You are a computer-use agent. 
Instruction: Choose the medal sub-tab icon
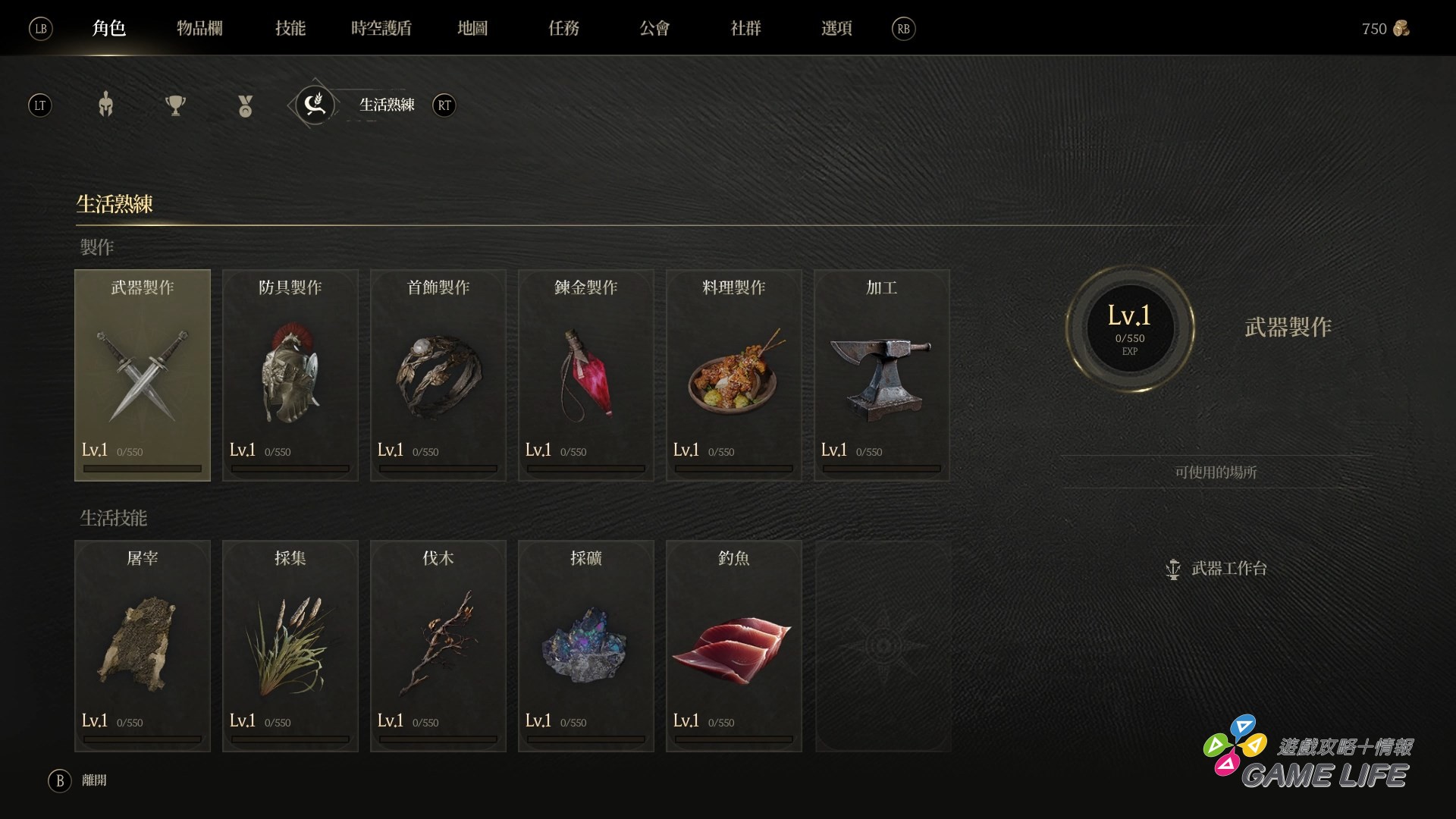[x=245, y=105]
